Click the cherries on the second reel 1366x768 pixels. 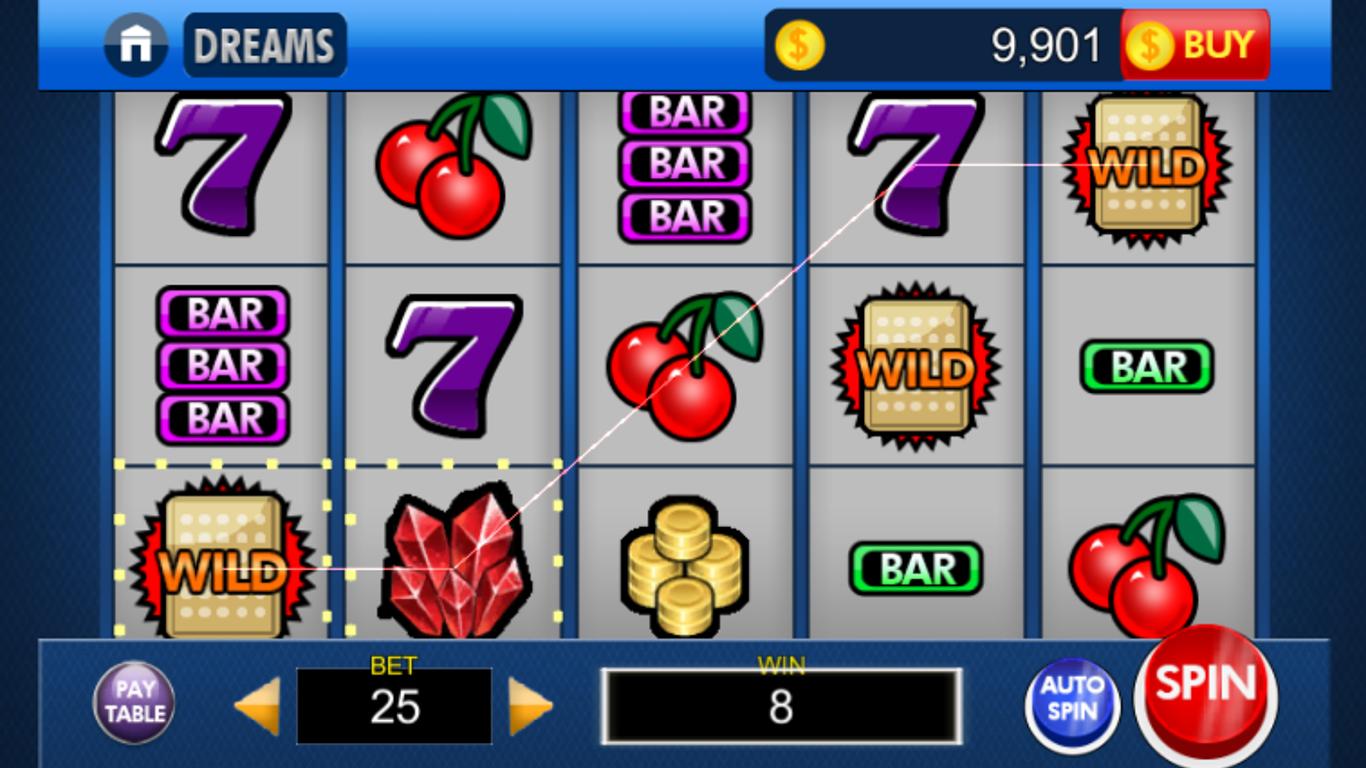452,160
